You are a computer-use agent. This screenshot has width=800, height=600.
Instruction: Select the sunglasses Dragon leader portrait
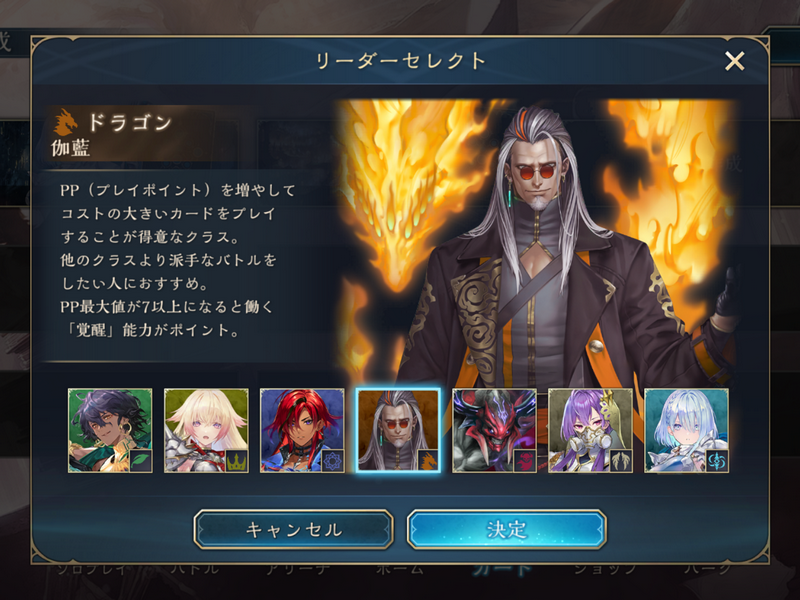398,430
